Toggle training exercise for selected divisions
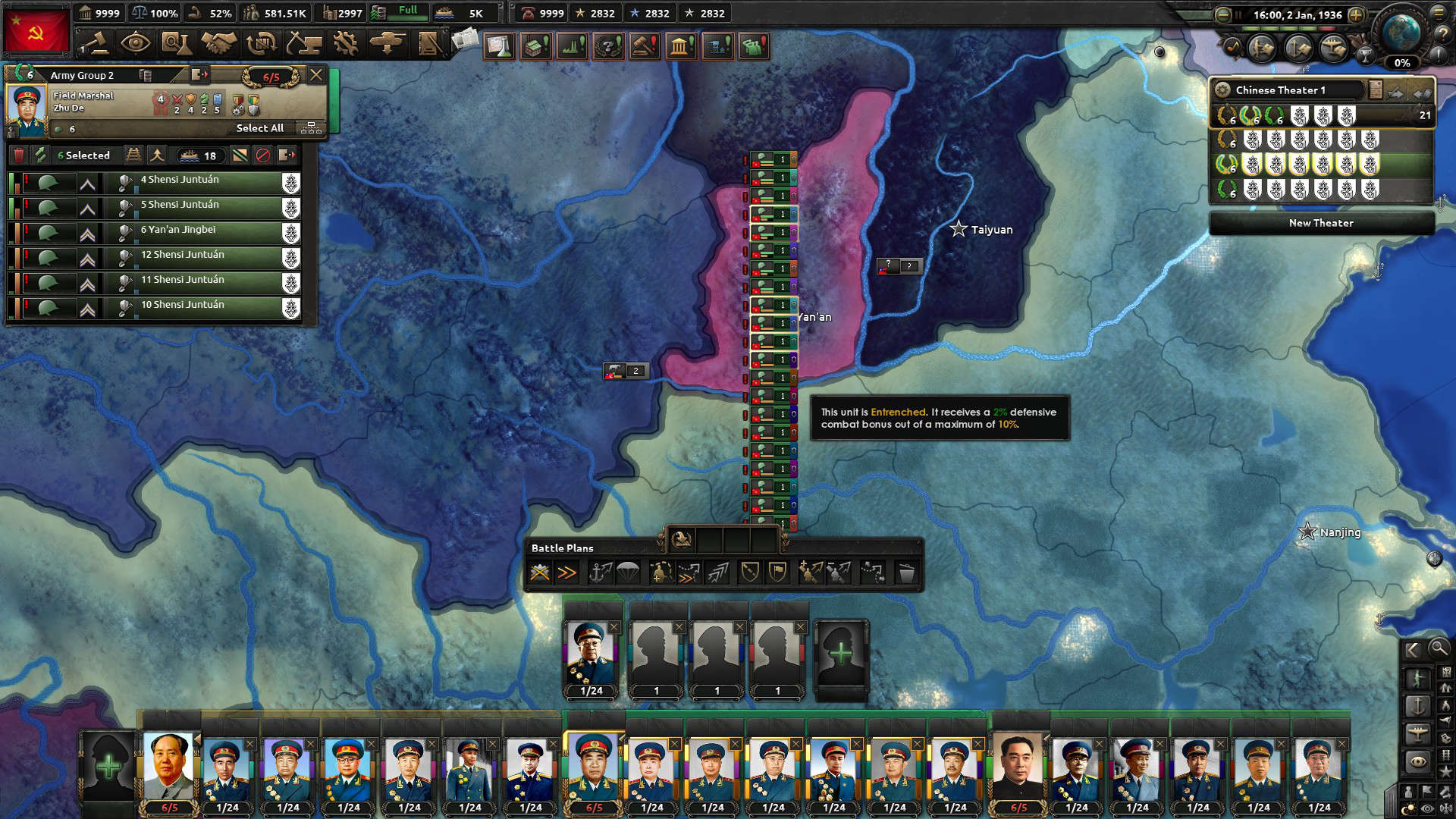The image size is (1456, 819). point(39,156)
